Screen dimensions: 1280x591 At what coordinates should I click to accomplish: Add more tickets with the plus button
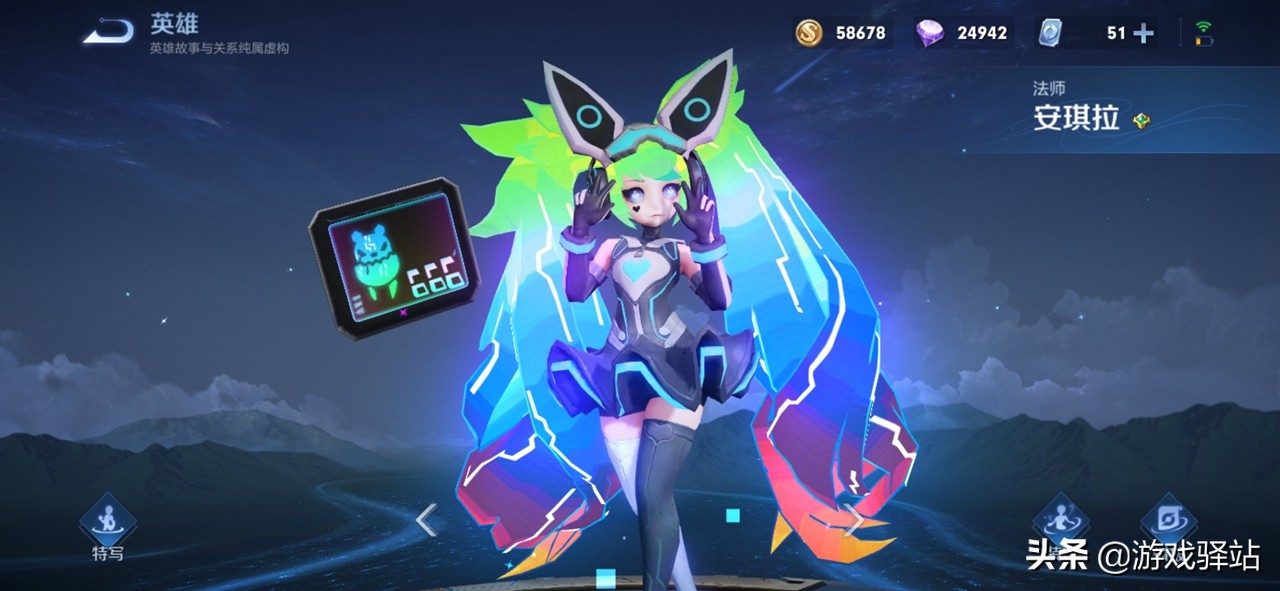(x=1143, y=33)
